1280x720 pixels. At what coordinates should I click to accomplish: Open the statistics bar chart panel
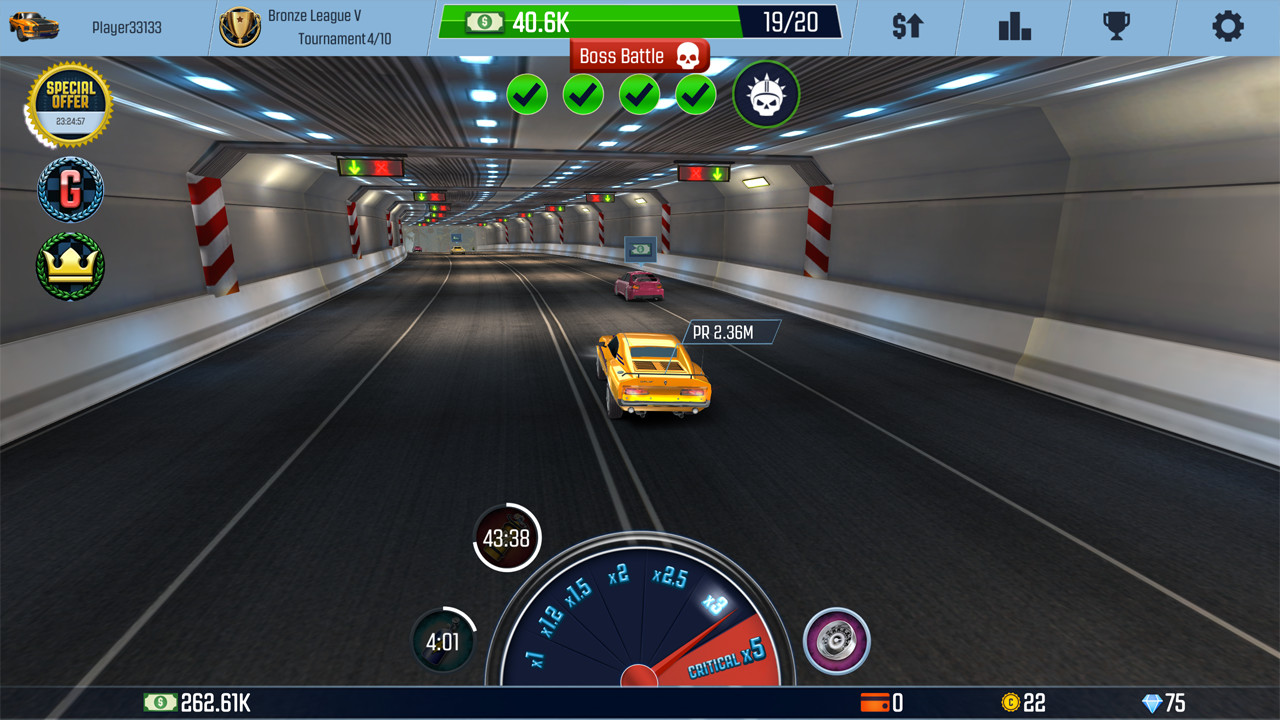(1013, 27)
